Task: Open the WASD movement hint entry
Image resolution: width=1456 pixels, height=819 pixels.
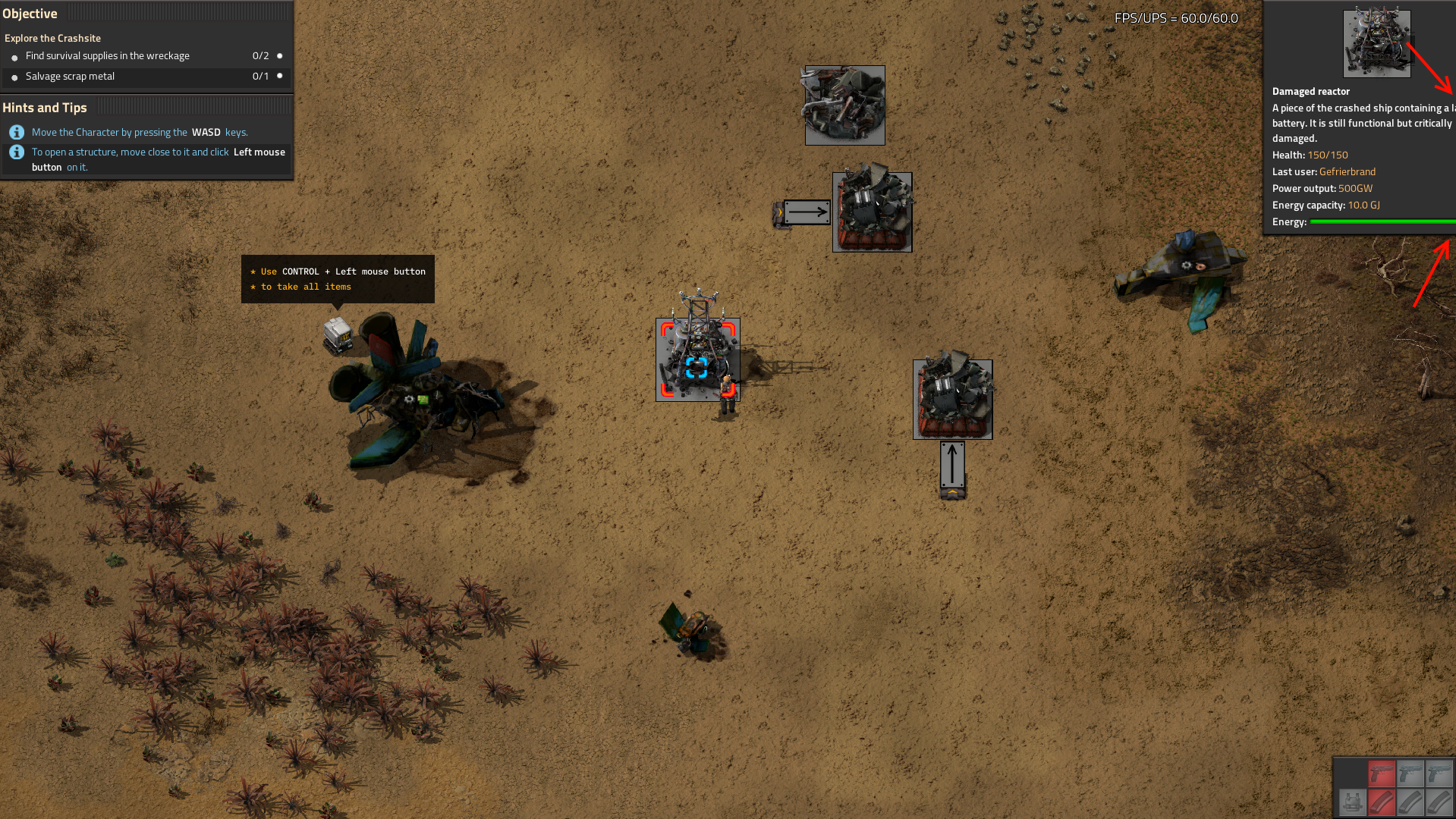Action: click(x=140, y=133)
